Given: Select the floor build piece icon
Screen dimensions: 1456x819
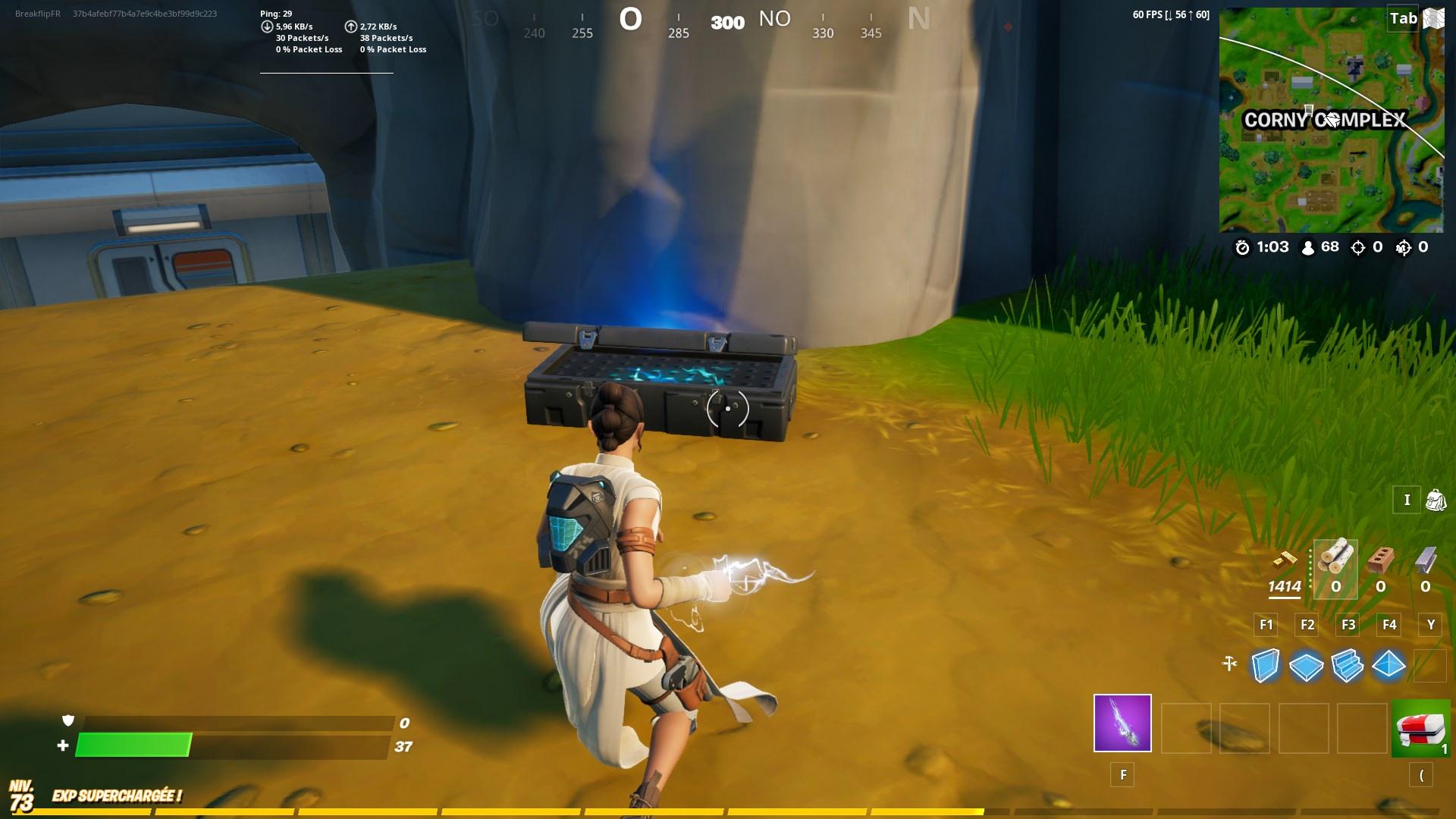Looking at the screenshot, I should [1307, 666].
